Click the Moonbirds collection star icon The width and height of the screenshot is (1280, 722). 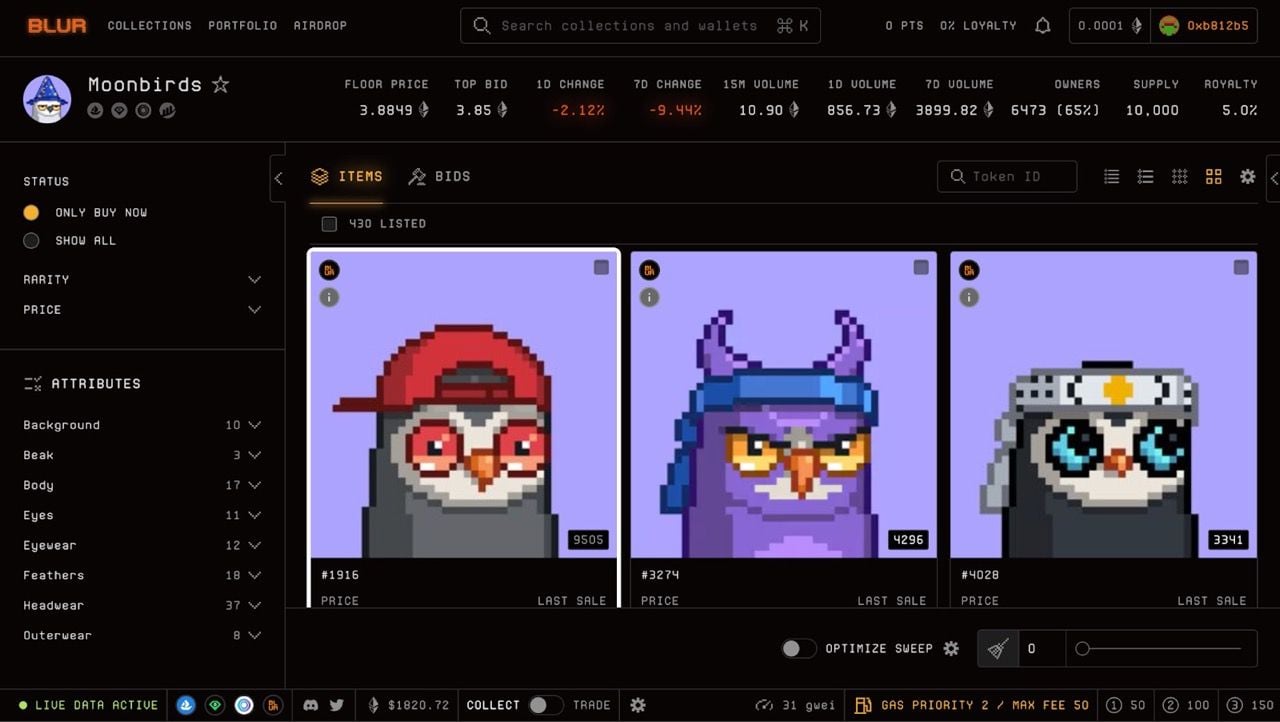click(221, 85)
